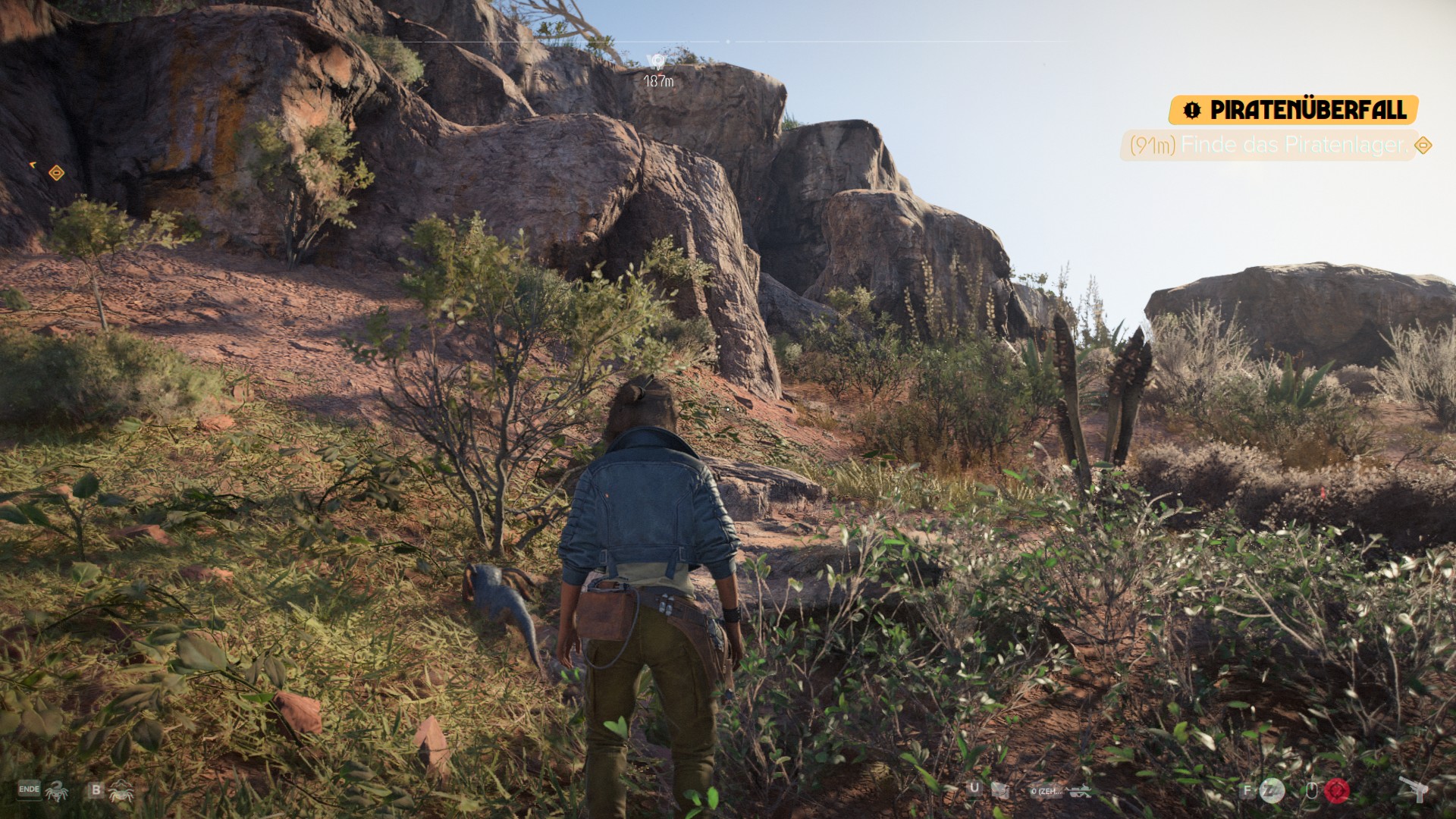Open the Piratenüberfall quest tracker
This screenshot has height=819, width=1456.
pyautogui.click(x=1294, y=110)
